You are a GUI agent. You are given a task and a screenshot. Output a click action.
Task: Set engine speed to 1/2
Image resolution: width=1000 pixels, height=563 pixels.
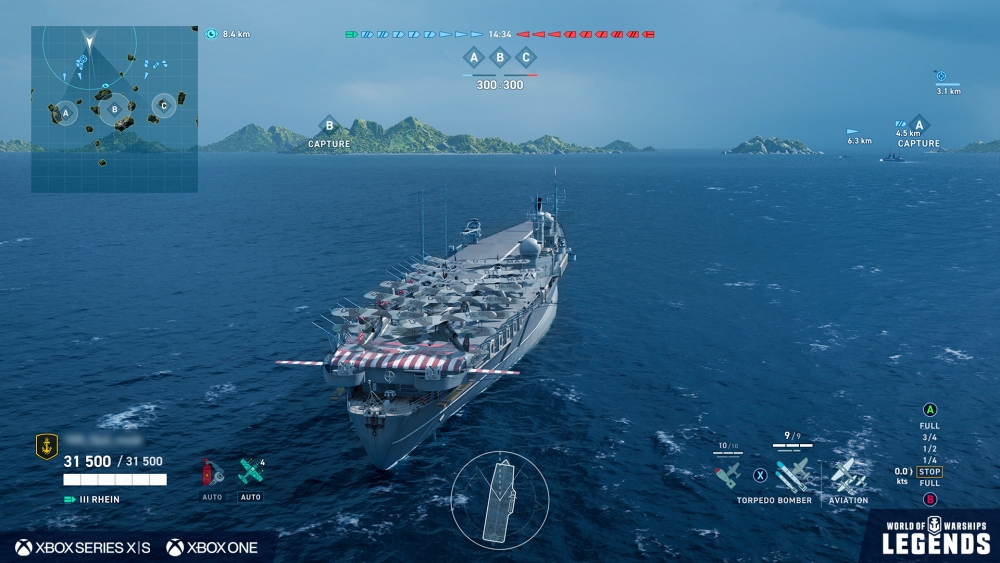point(930,448)
